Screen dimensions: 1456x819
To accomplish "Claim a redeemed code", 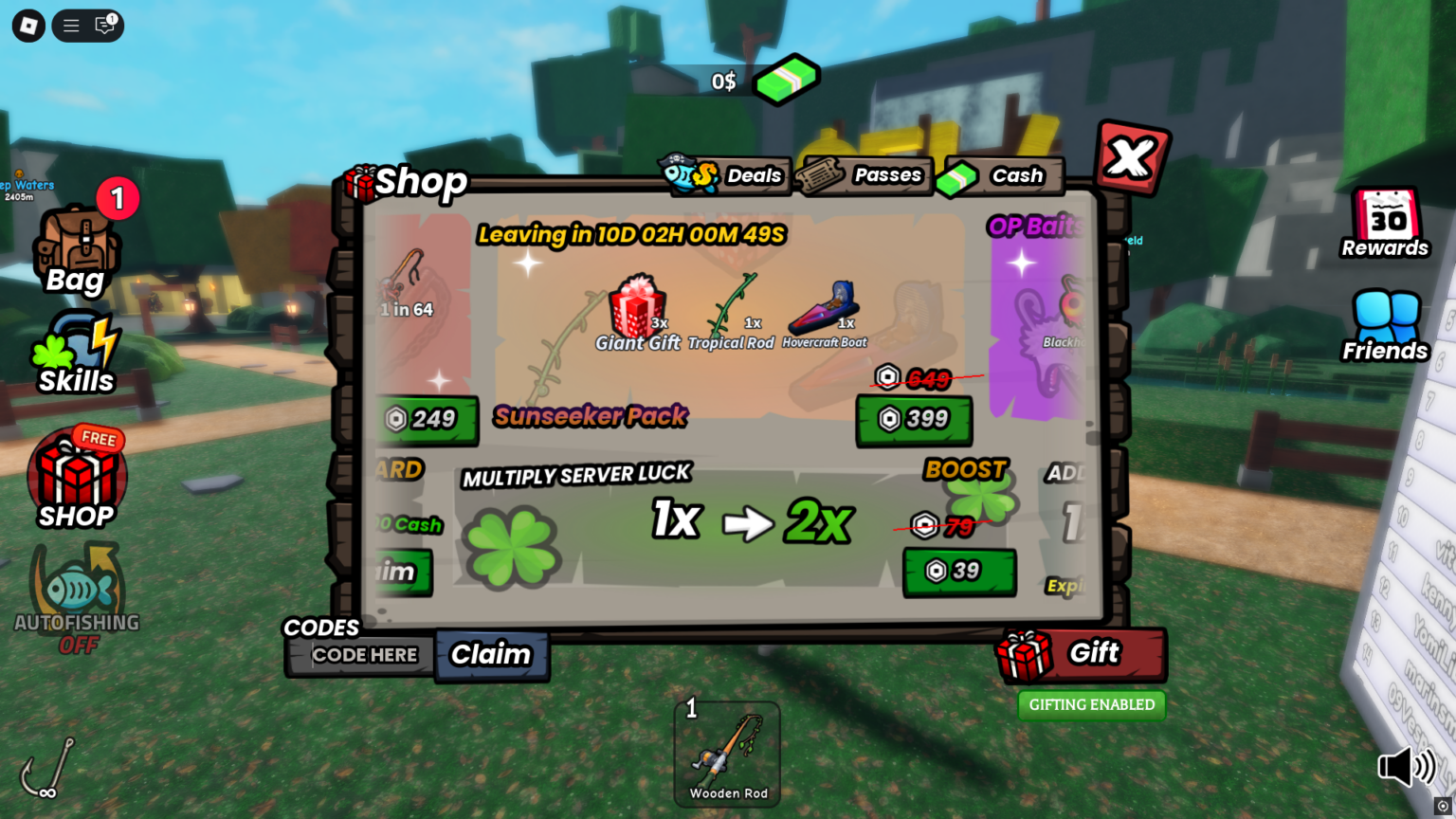I will pyautogui.click(x=492, y=655).
